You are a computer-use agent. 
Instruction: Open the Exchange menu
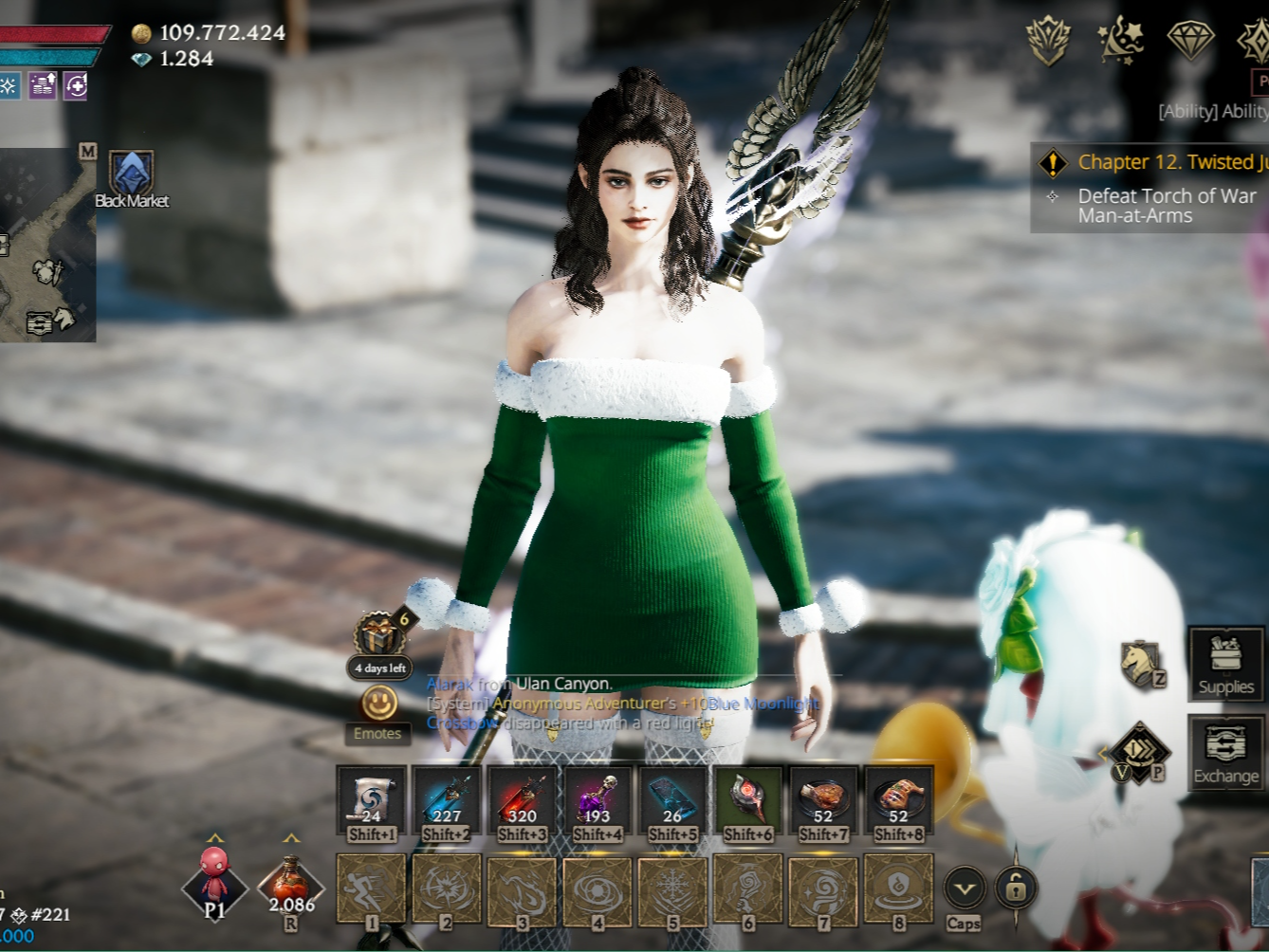pyautogui.click(x=1225, y=752)
